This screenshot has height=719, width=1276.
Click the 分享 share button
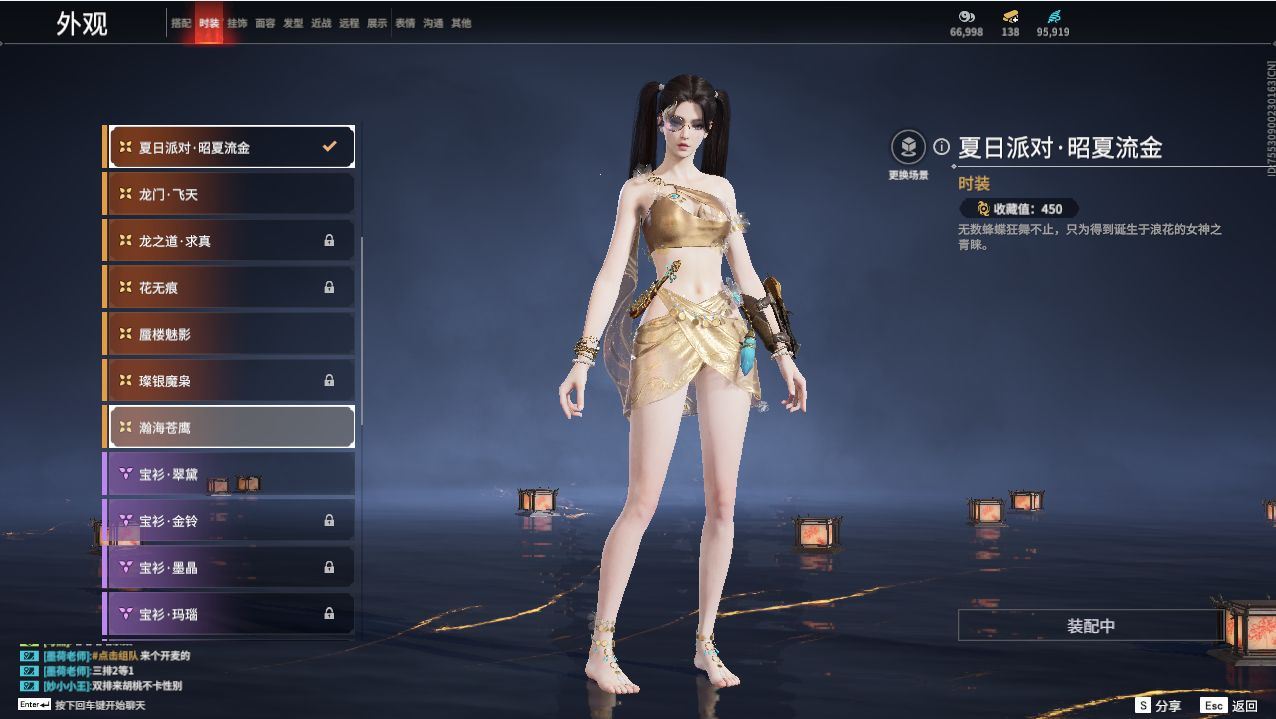point(1159,705)
